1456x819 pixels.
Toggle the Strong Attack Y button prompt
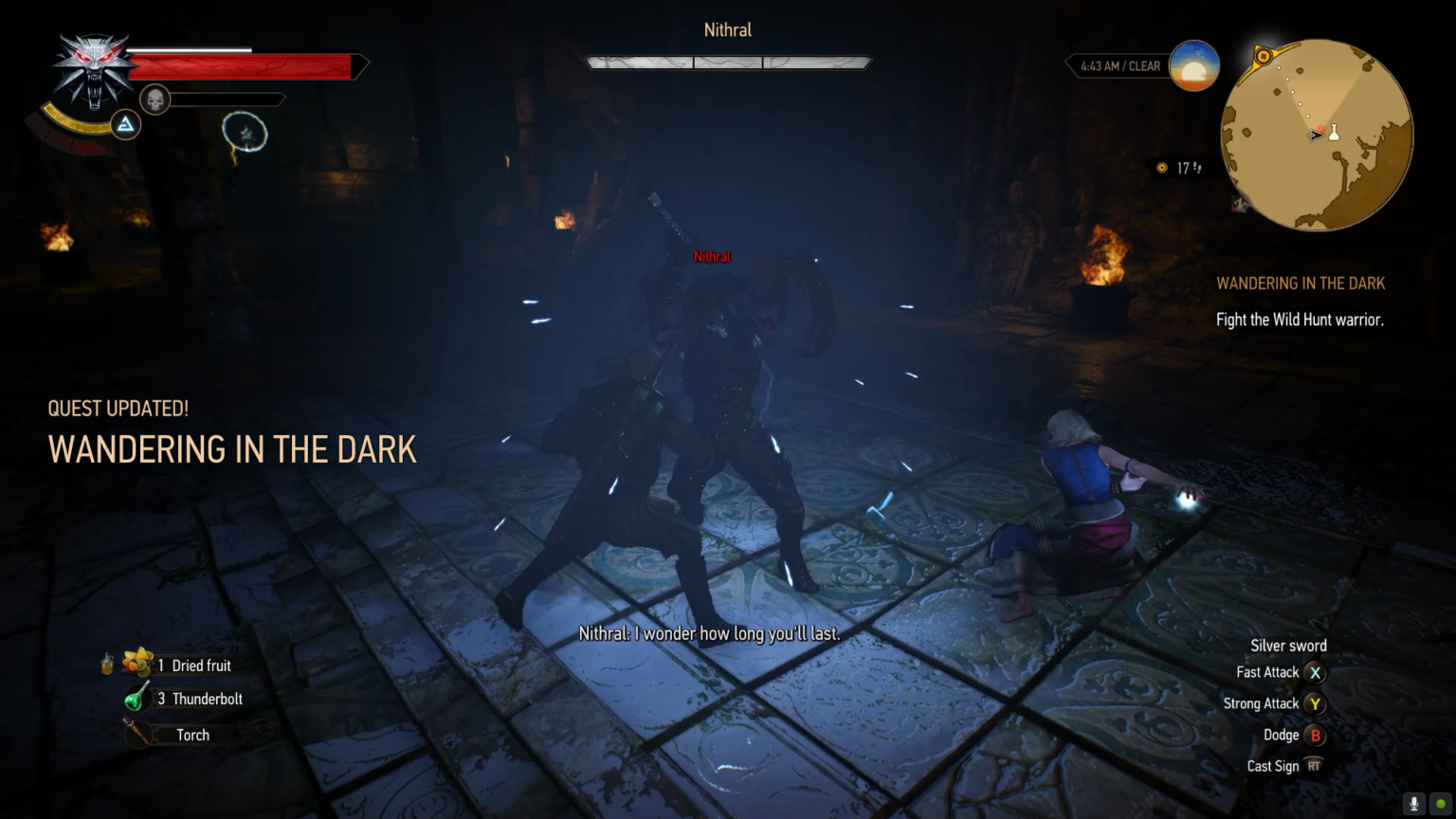(x=1315, y=703)
